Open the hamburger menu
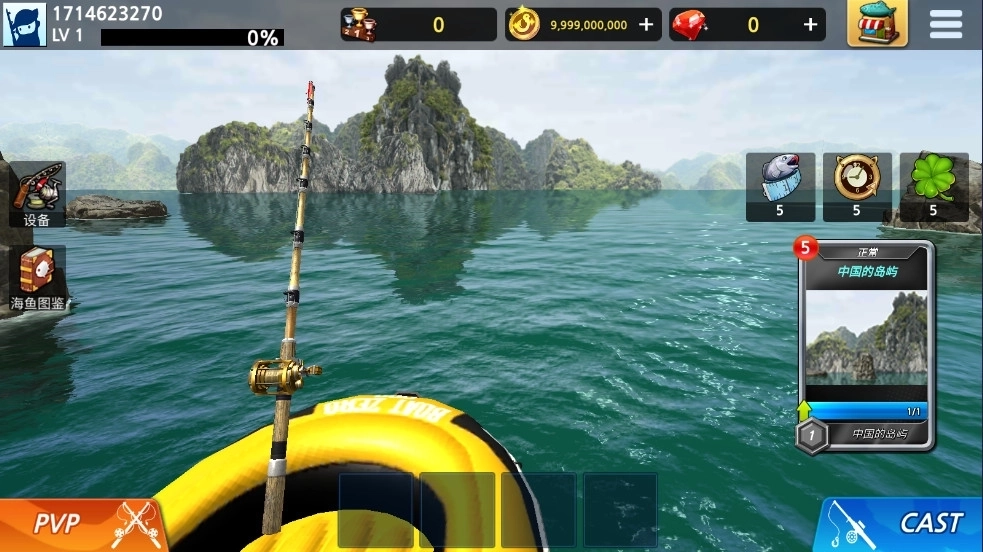The height and width of the screenshot is (552, 983). (x=945, y=24)
